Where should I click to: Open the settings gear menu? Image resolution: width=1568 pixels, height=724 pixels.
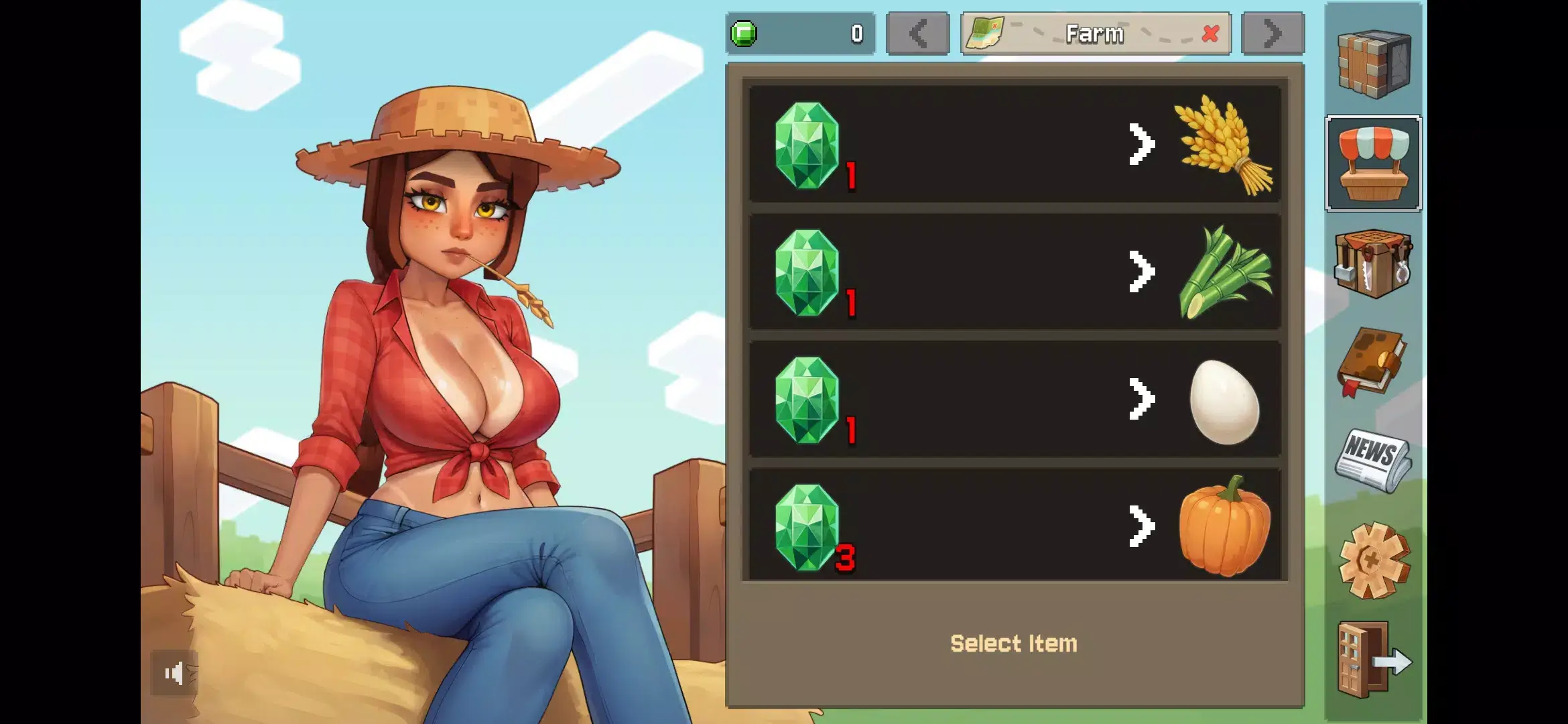tap(1374, 560)
